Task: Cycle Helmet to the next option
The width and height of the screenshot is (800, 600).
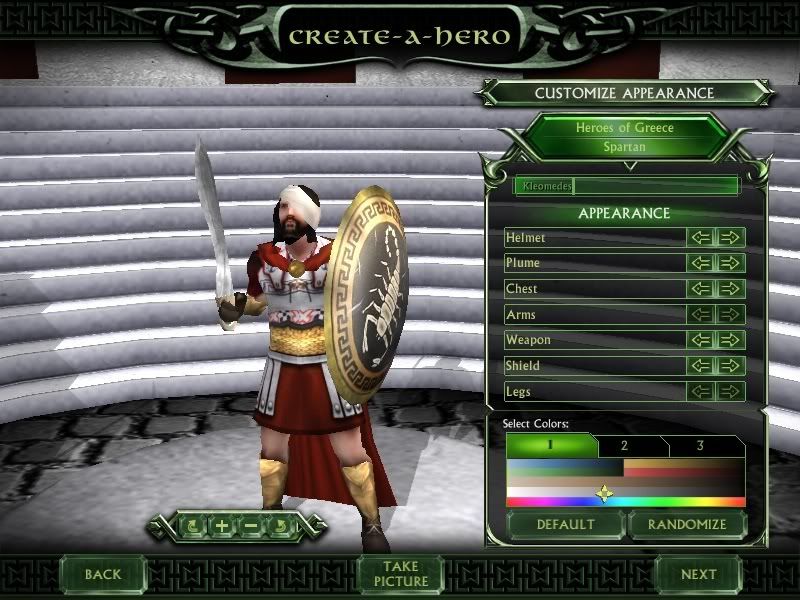Action: tap(731, 238)
